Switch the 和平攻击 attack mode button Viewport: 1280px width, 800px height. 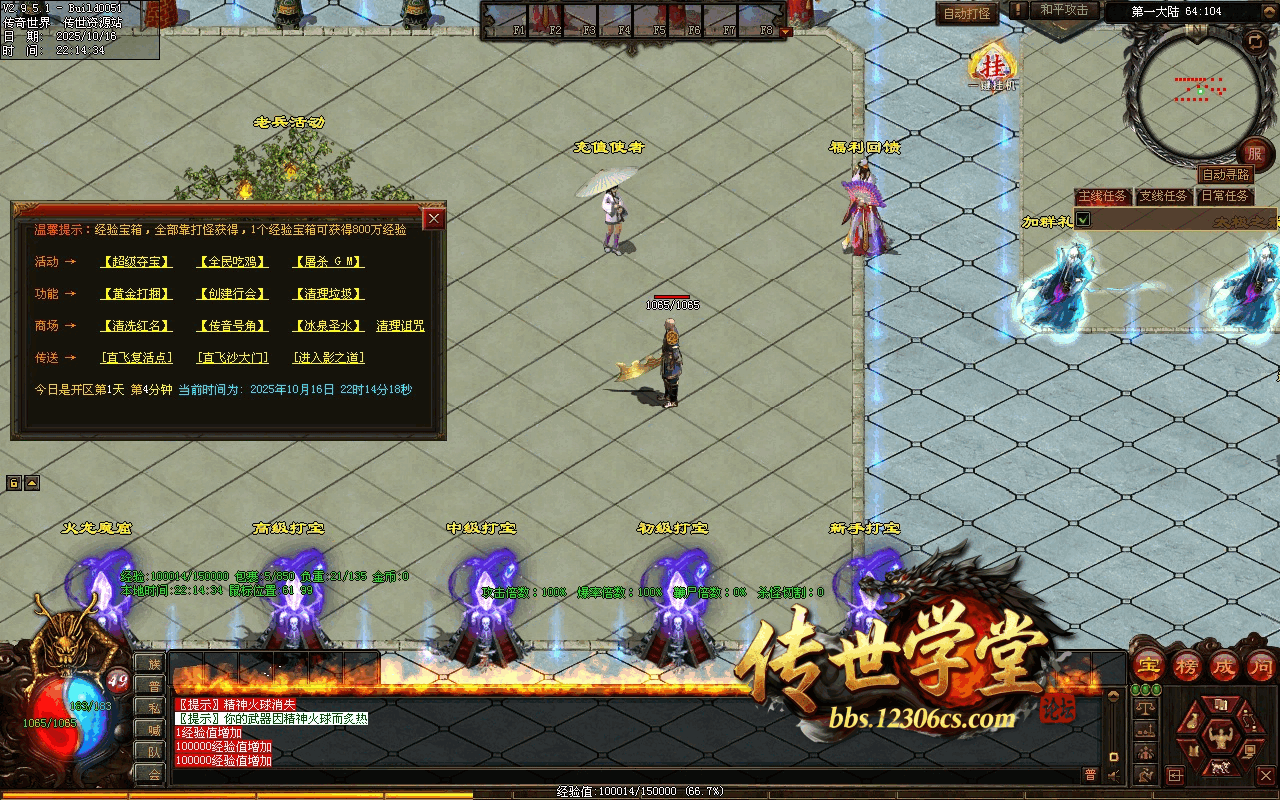[x=1063, y=10]
